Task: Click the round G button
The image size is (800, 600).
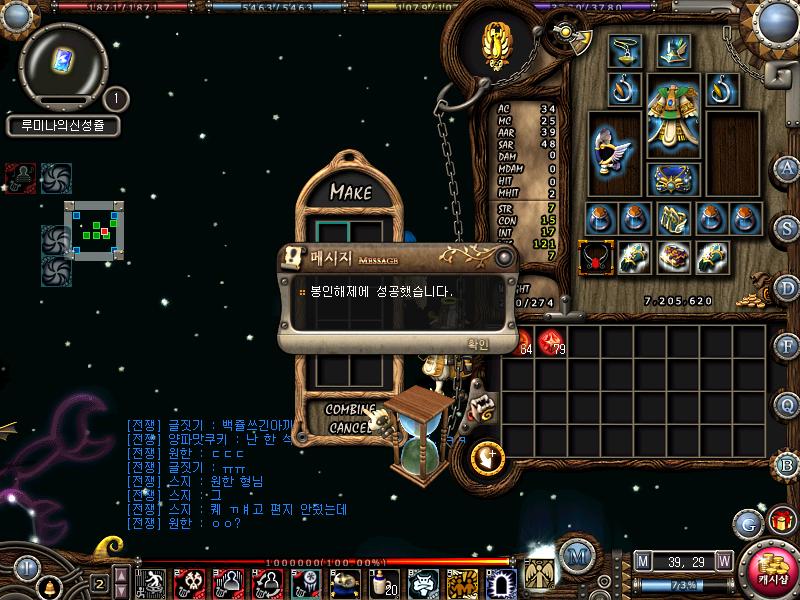Action: tap(747, 523)
